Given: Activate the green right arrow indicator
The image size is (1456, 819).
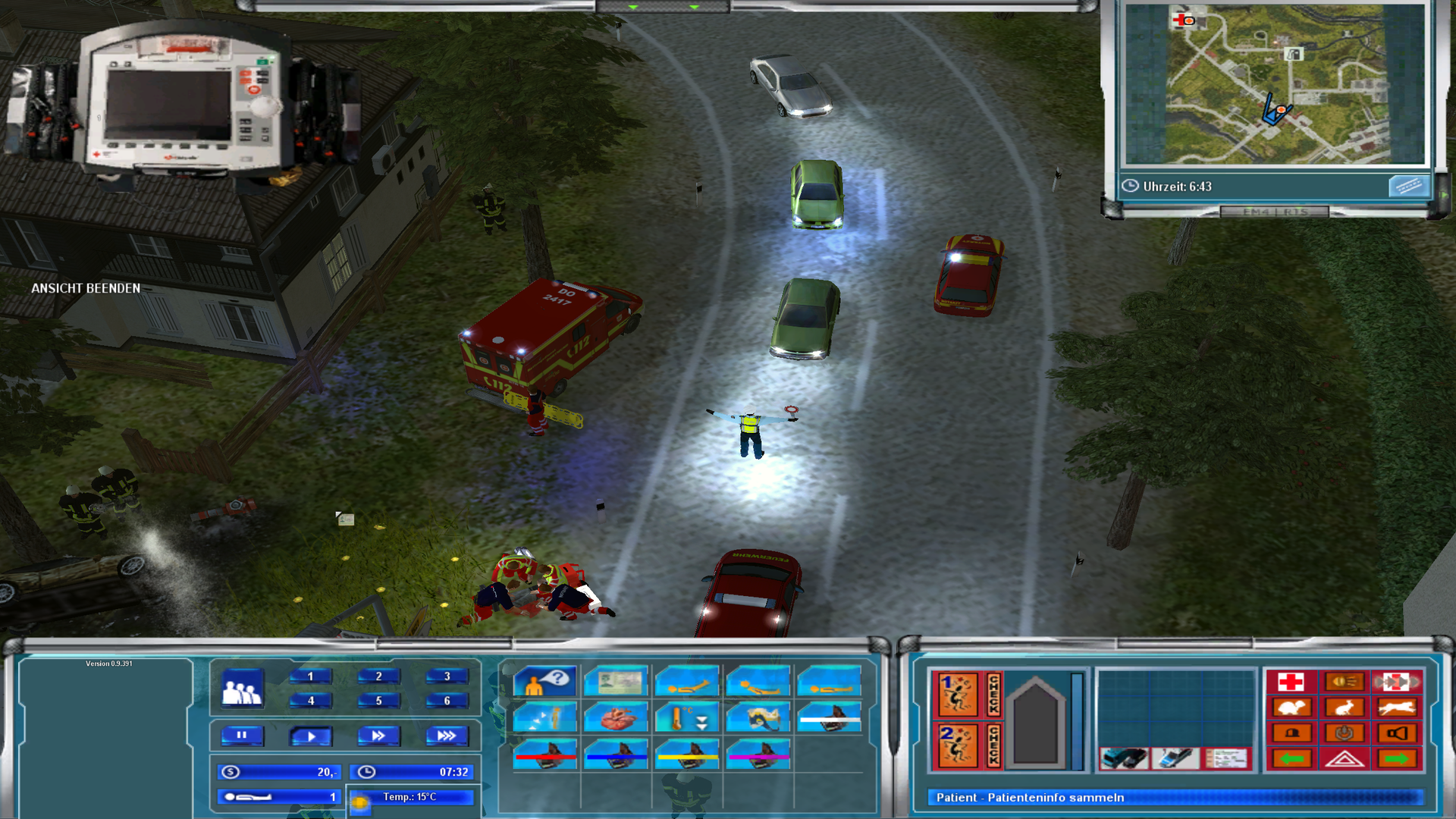Looking at the screenshot, I should (x=1397, y=758).
